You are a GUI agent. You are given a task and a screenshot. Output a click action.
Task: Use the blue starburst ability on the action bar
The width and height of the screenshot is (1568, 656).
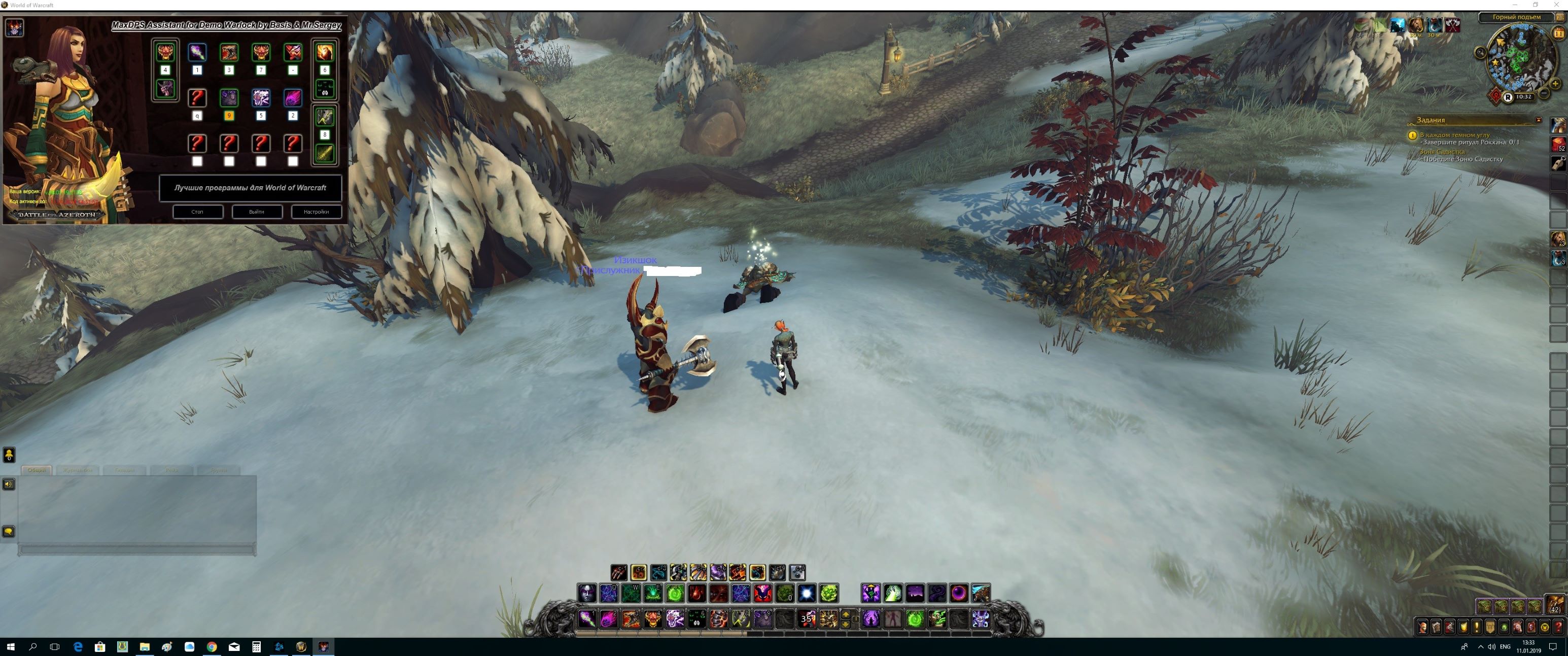pos(807,593)
